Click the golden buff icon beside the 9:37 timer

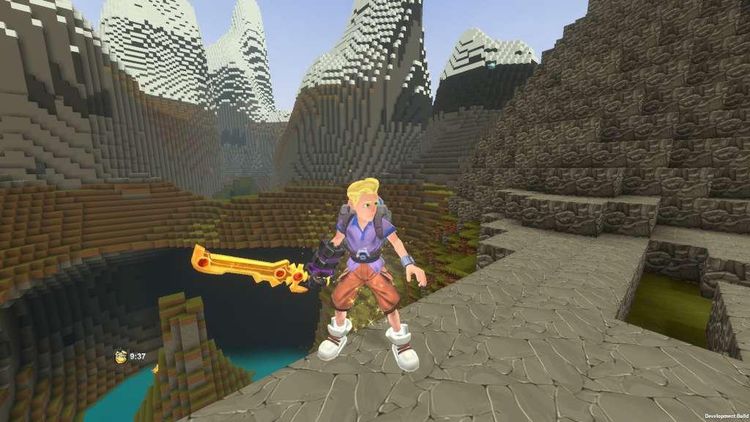(x=120, y=355)
